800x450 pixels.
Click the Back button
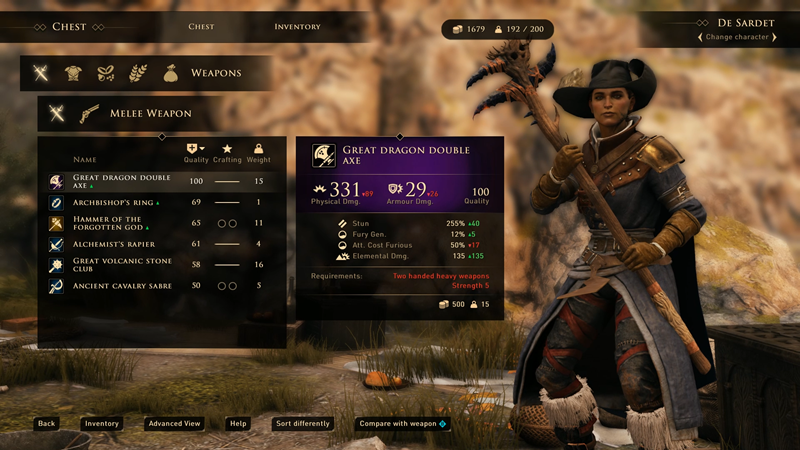(46, 424)
